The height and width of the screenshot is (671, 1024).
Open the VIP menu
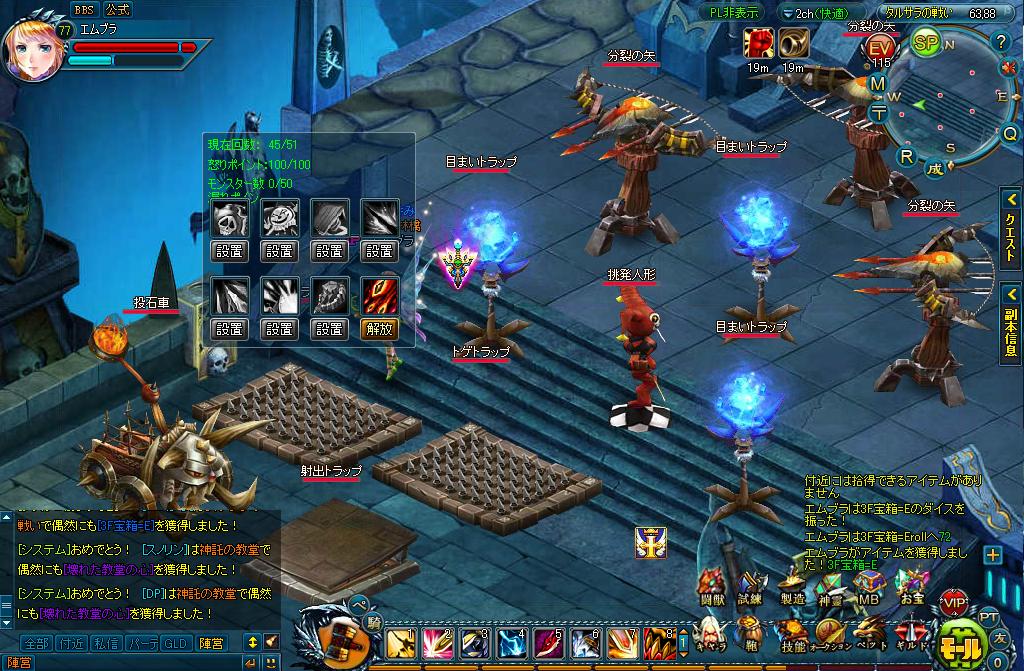pos(952,602)
